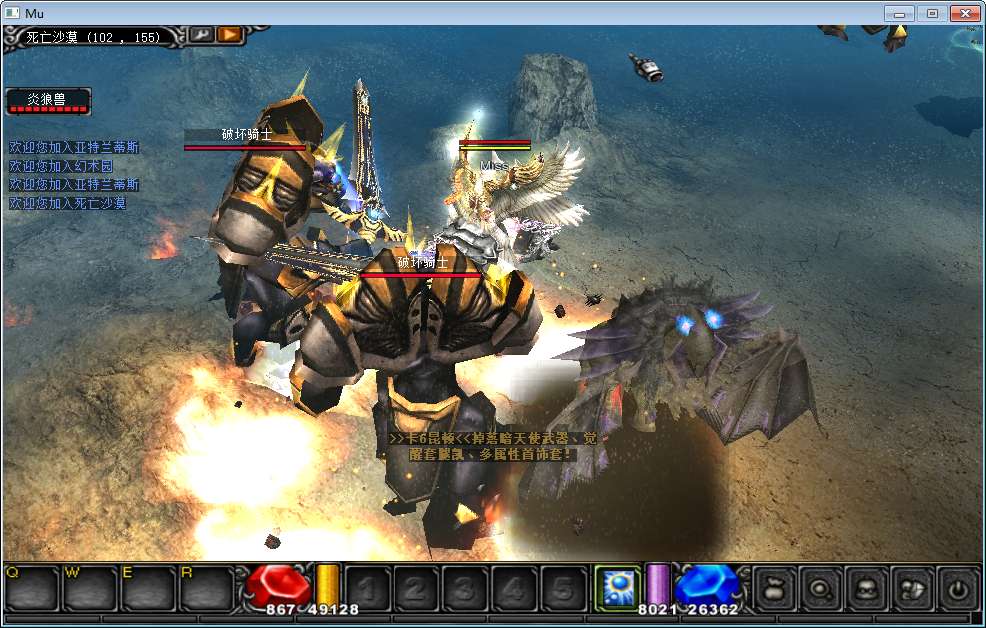This screenshot has height=628, width=986.
Task: Select the 炎狼兽 target frame
Action: 48,101
